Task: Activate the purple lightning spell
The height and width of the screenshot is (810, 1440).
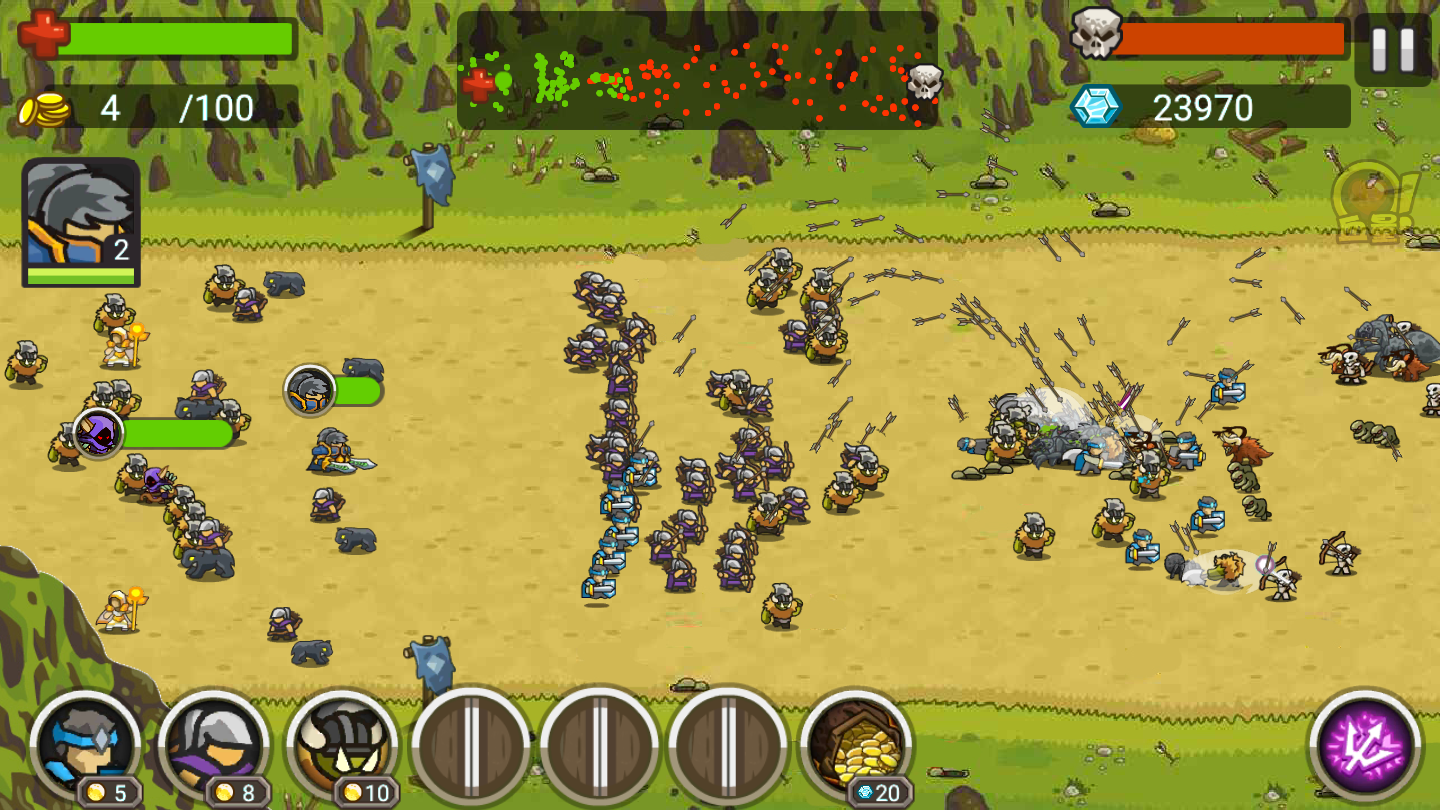Action: (1365, 745)
